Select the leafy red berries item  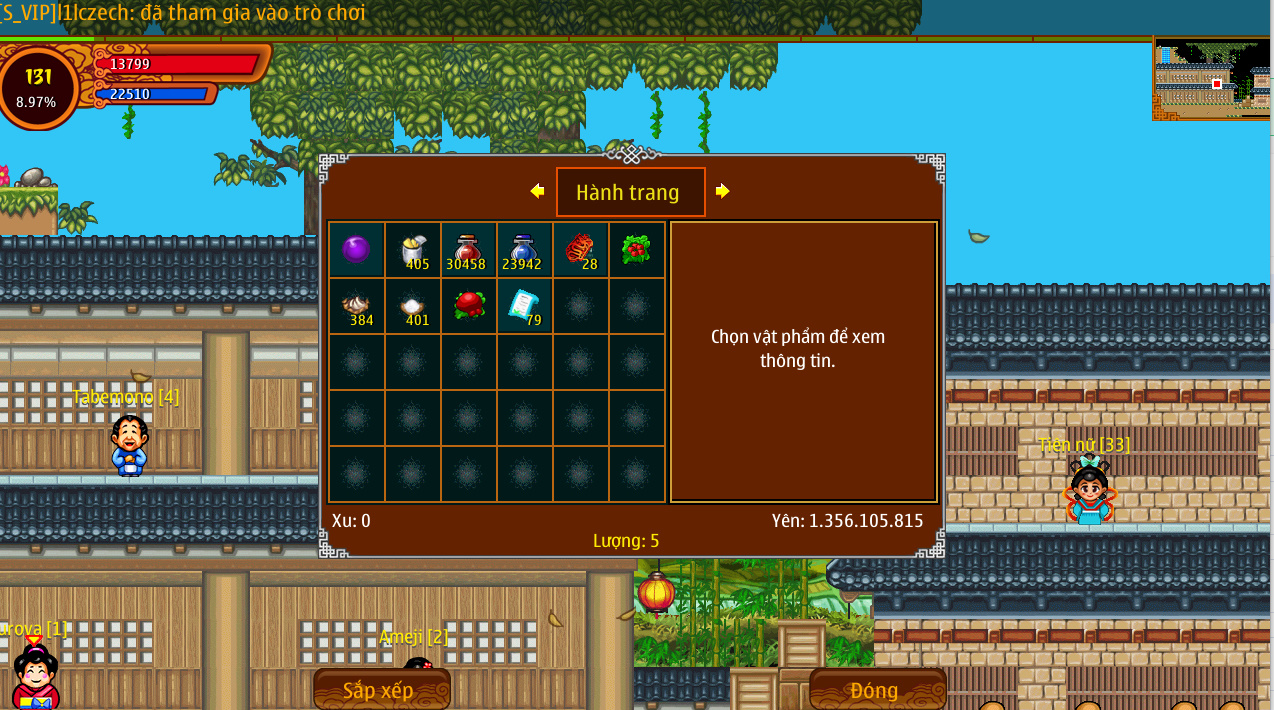click(636, 249)
